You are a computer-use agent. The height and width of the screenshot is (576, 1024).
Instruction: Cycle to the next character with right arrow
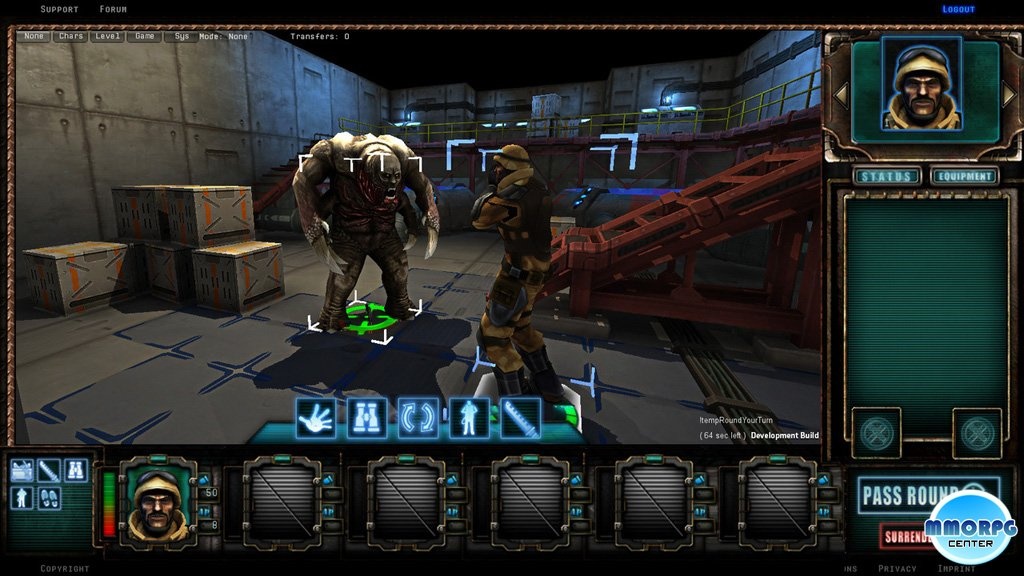click(1008, 95)
